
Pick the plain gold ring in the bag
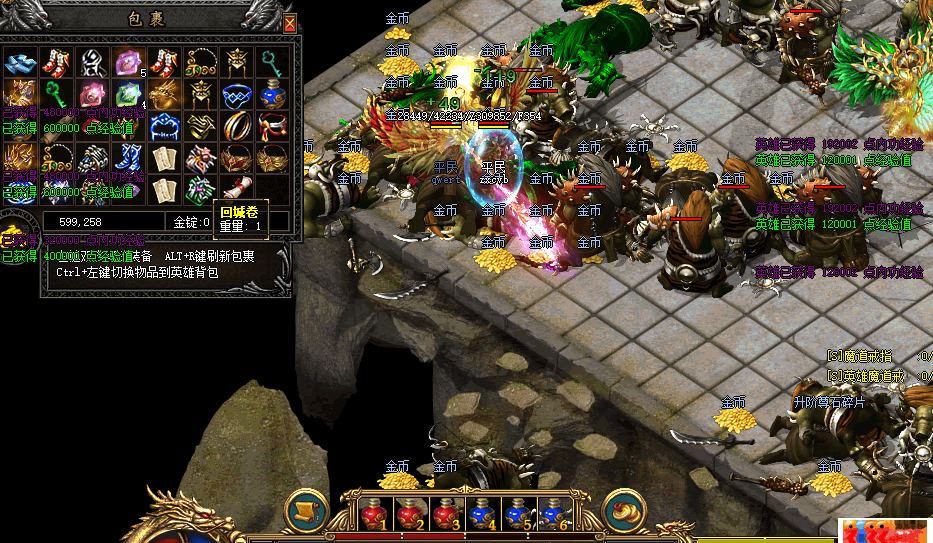(x=236, y=126)
